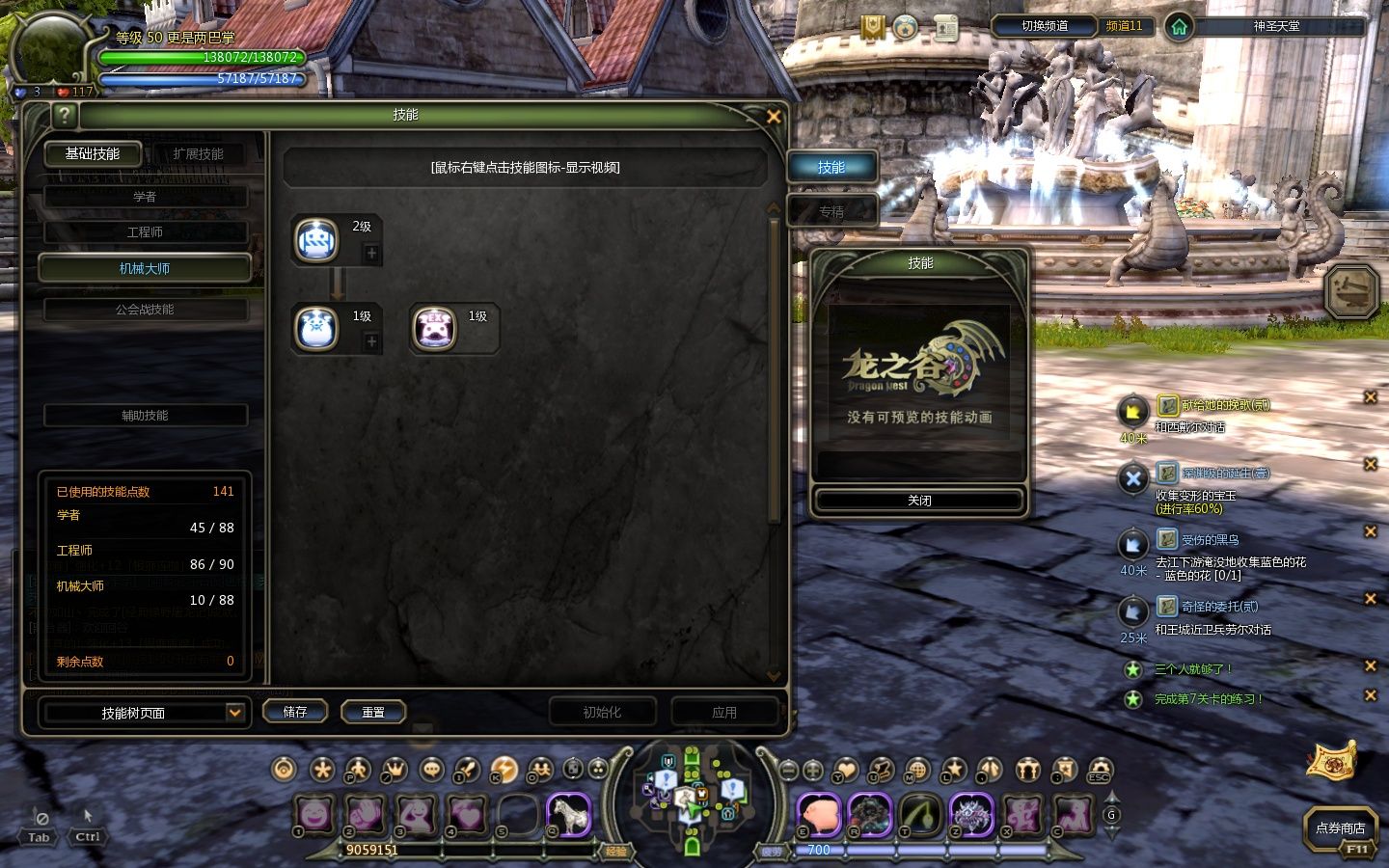Open the treasure map scroll icon

pos(1331,760)
